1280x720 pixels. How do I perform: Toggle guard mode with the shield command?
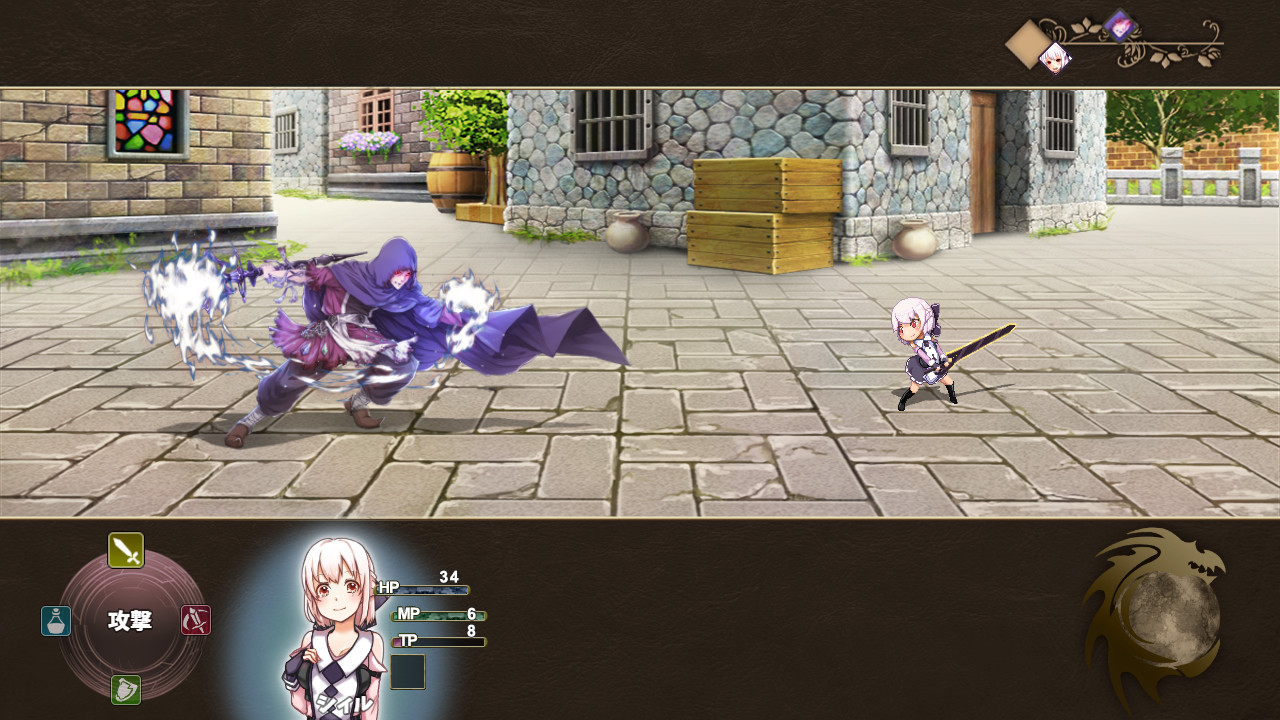click(125, 690)
